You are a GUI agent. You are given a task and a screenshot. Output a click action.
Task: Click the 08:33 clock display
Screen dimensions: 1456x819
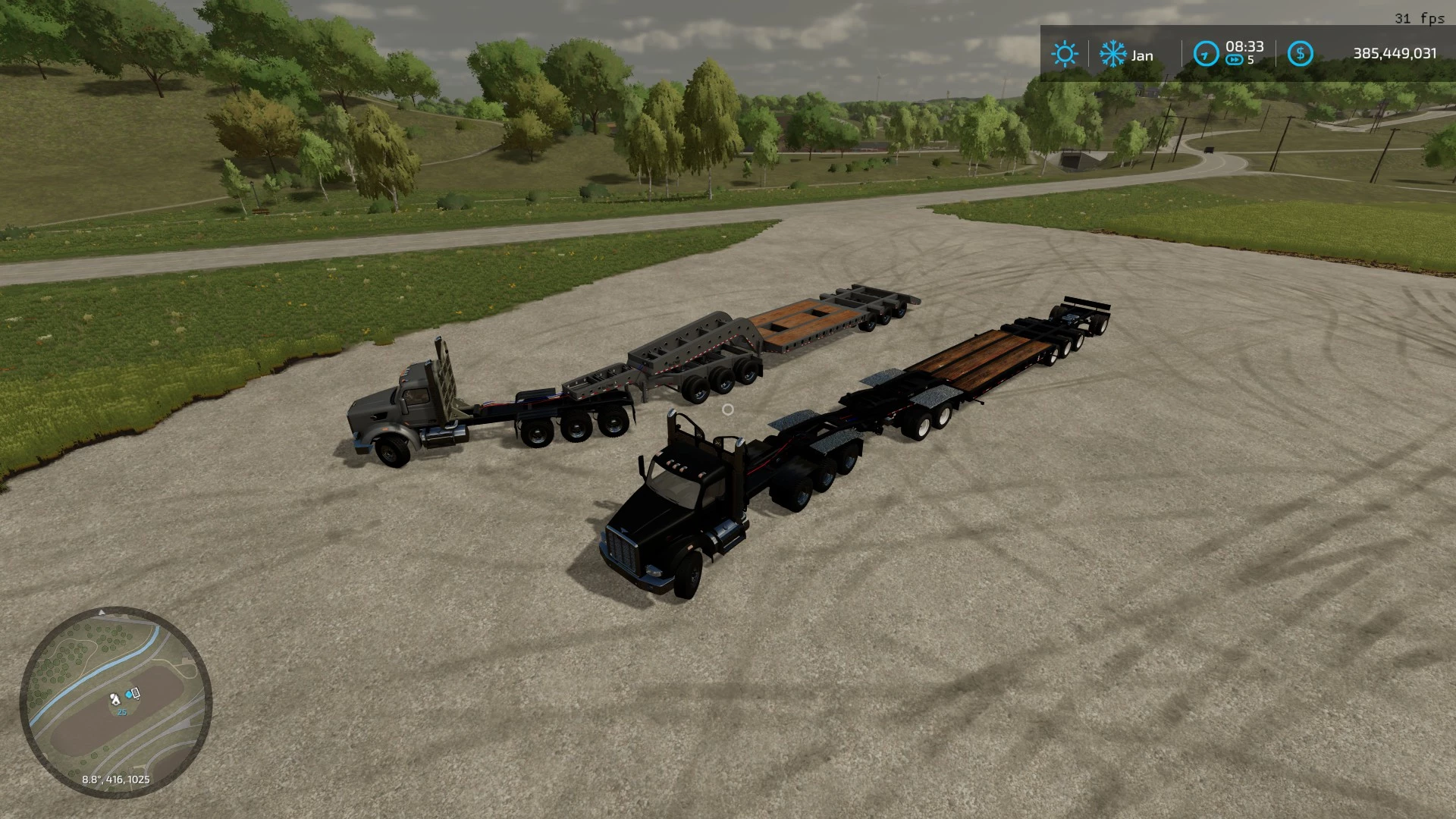pos(1245,47)
